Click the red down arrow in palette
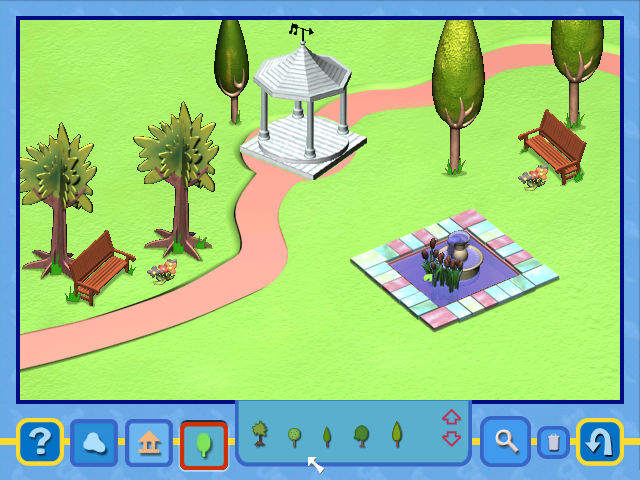The height and width of the screenshot is (480, 640). [451, 438]
